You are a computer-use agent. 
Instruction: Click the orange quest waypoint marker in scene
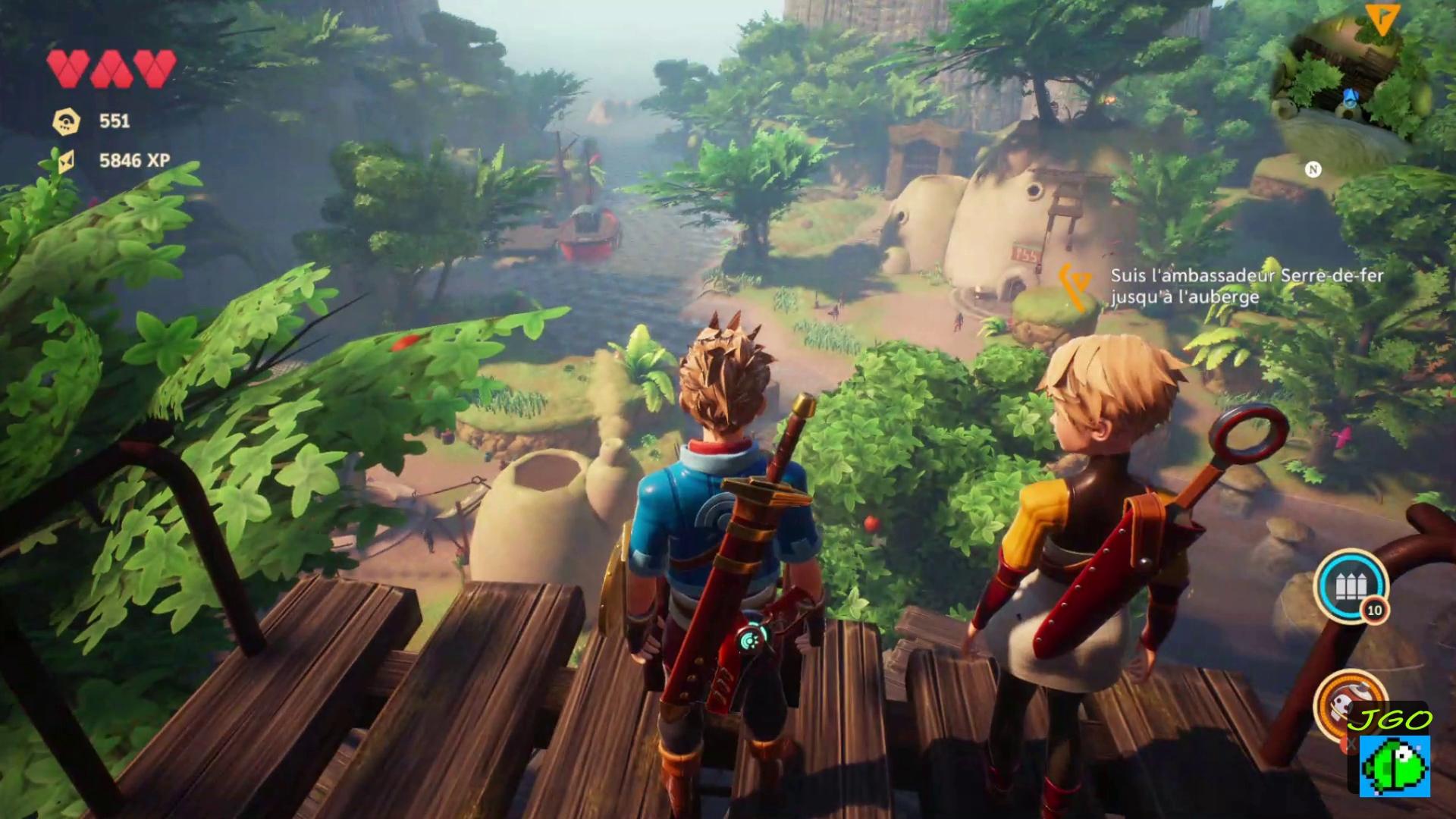(1076, 287)
